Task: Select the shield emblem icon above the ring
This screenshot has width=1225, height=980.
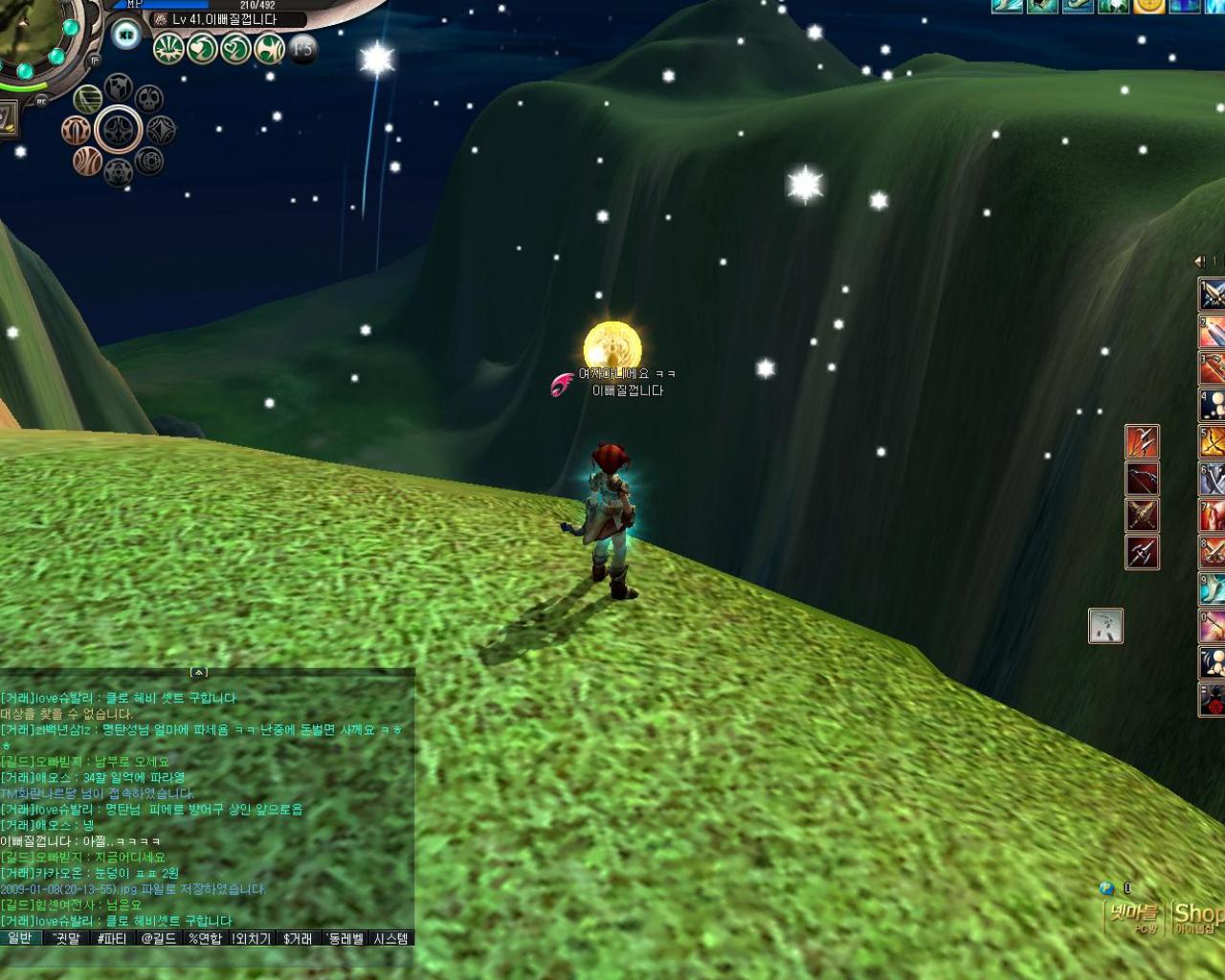Action: click(116, 89)
